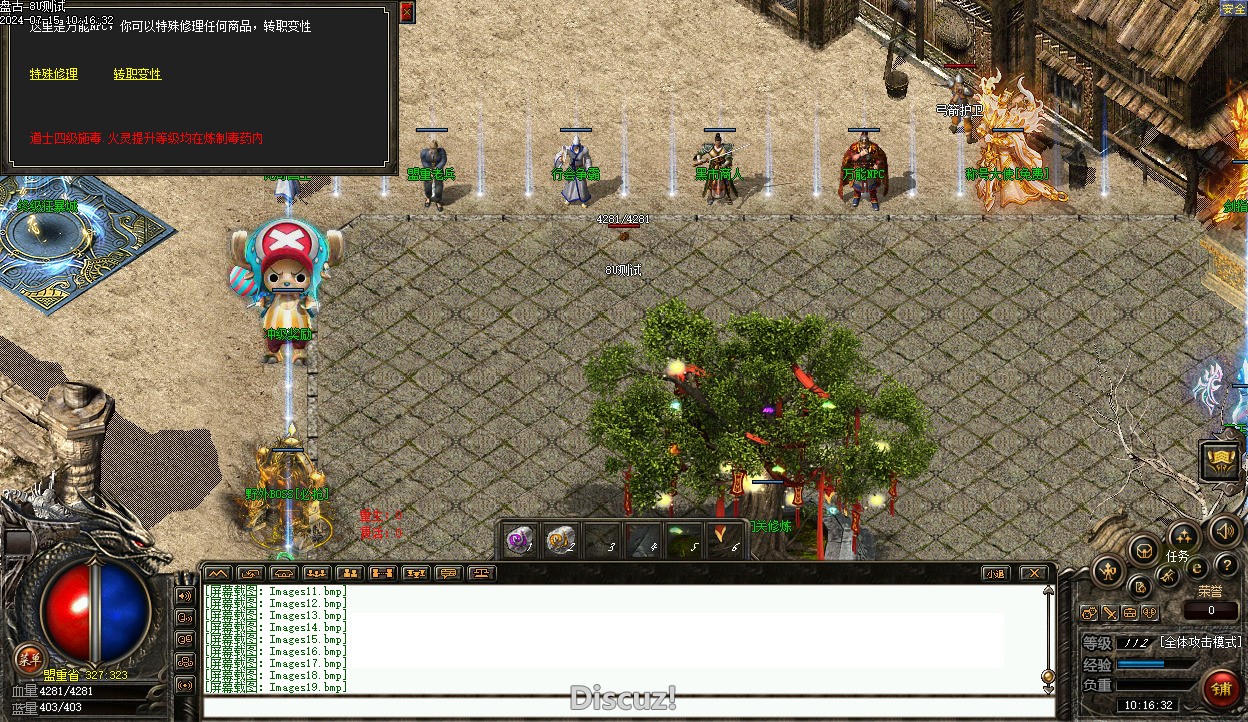Close the chat panel with X button
Image resolution: width=1248 pixels, height=722 pixels.
point(1033,574)
